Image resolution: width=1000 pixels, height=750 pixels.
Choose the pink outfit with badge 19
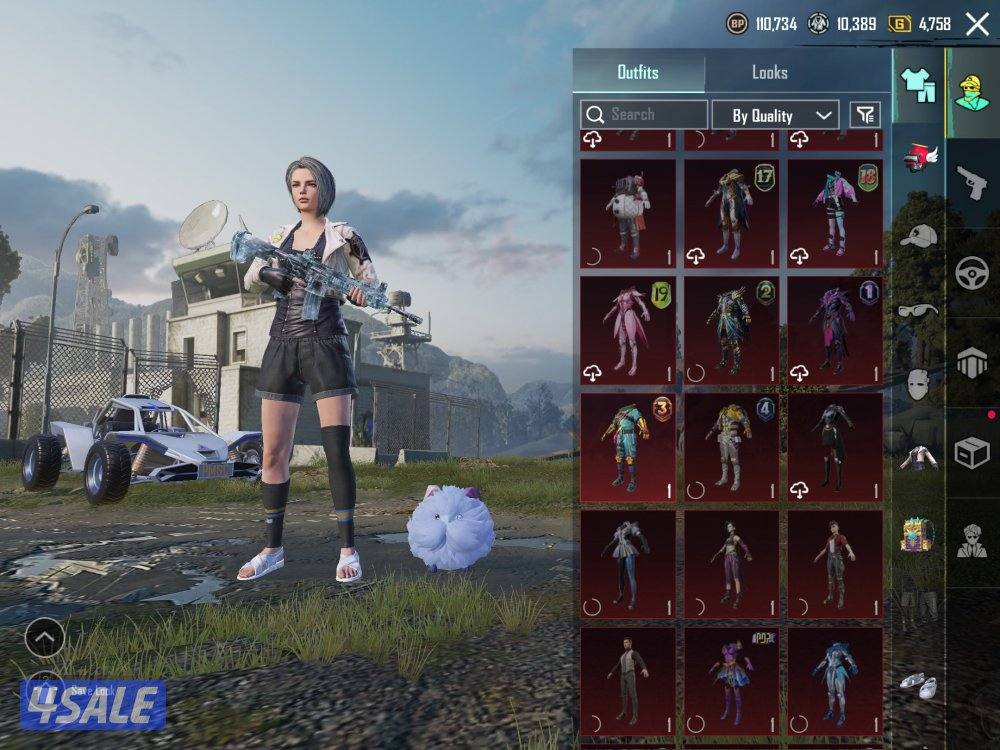pos(628,330)
